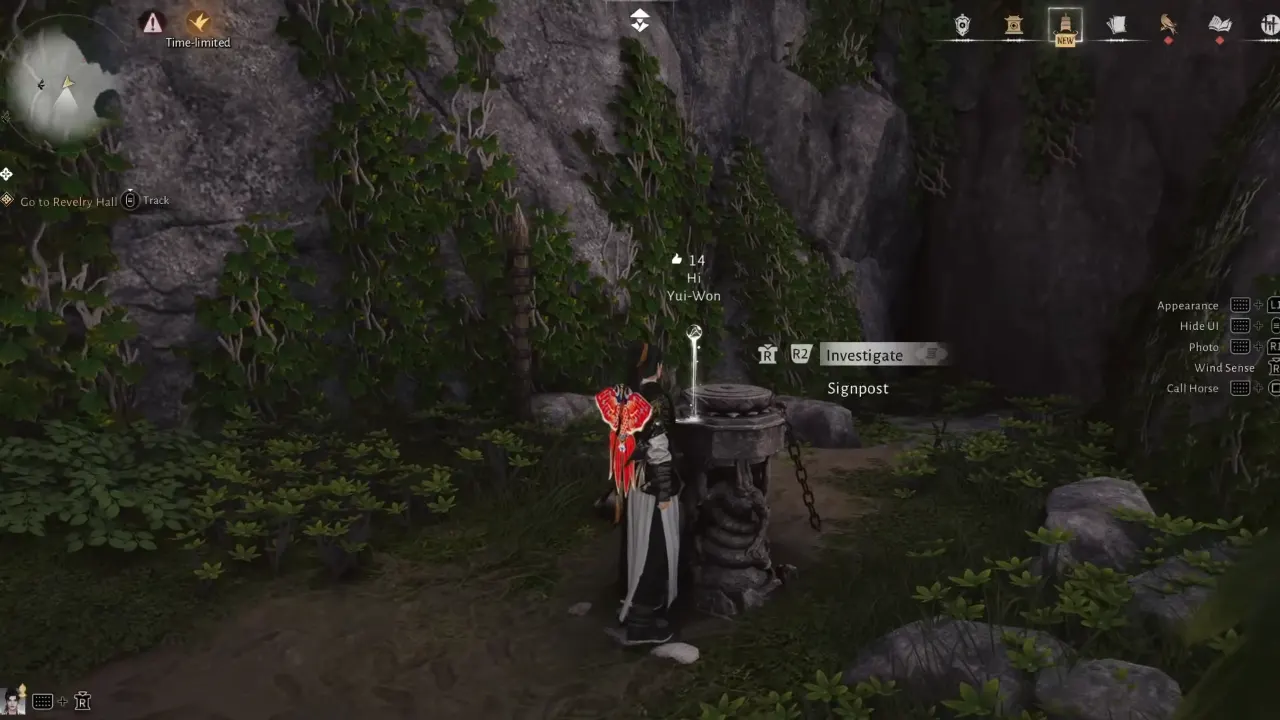Image resolution: width=1280 pixels, height=720 pixels.
Task: Select the bird icon with red notification
Action: pyautogui.click(x=1169, y=25)
